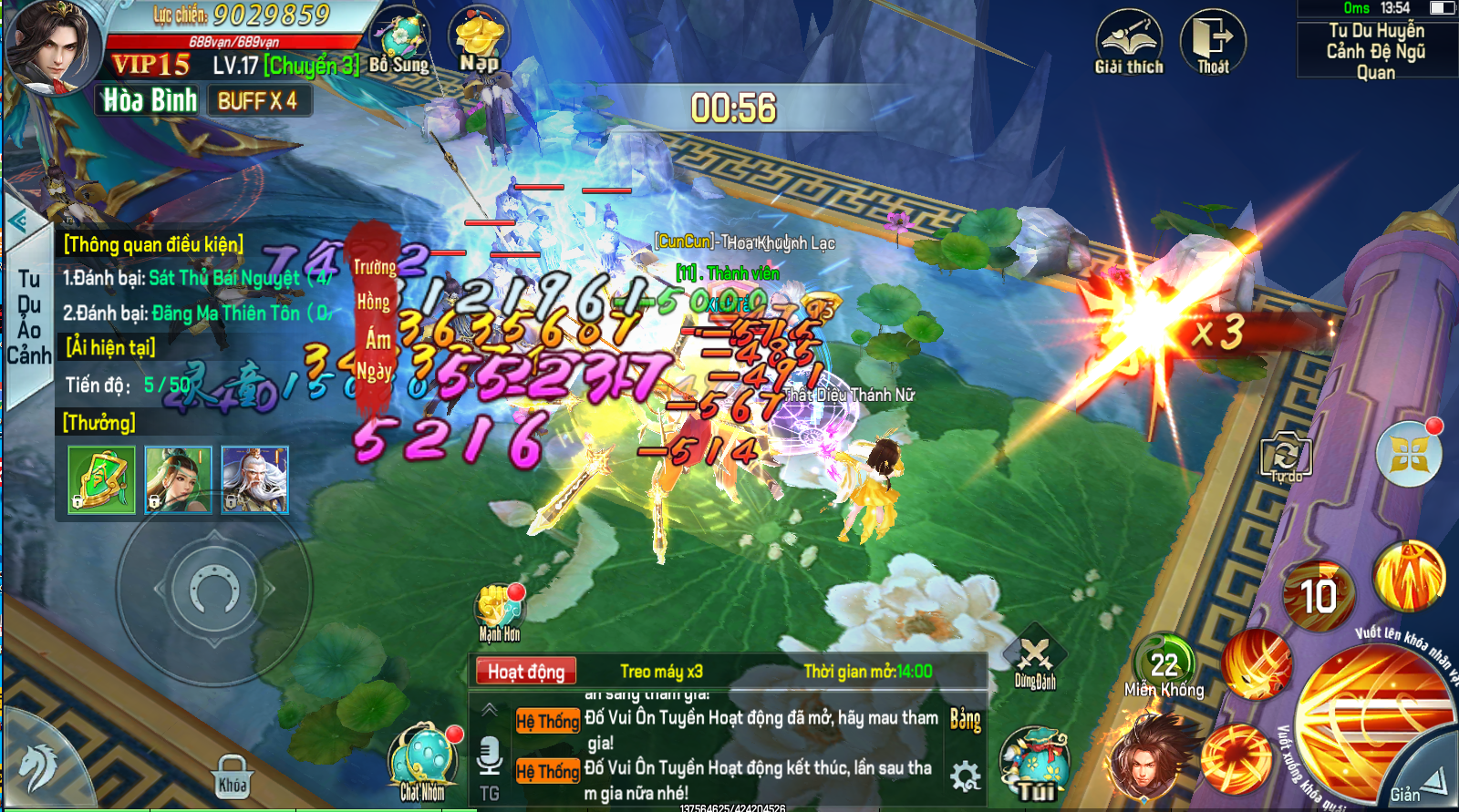This screenshot has width=1459, height=812.
Task: Tap the microphone voice chat button
Action: [490, 755]
